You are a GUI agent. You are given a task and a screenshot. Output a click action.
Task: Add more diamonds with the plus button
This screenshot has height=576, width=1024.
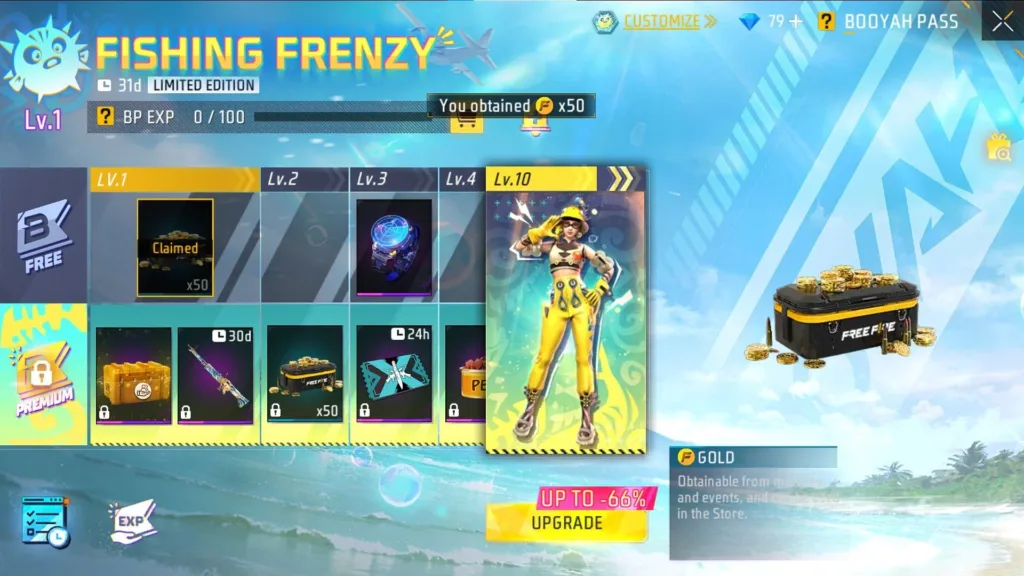(x=796, y=21)
